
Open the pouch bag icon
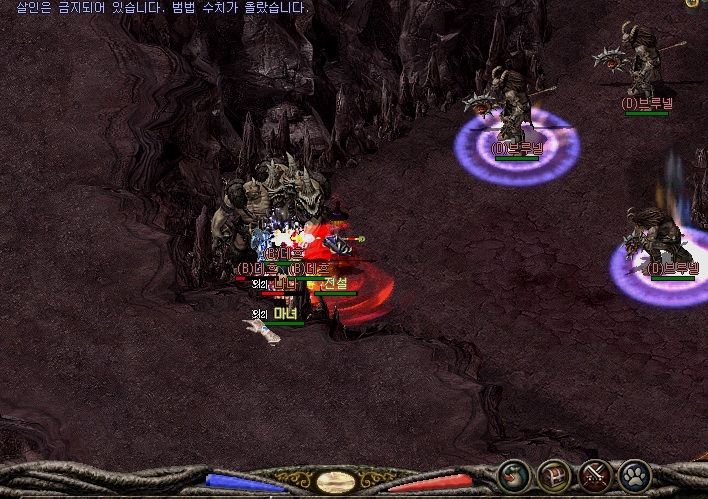(x=514, y=474)
